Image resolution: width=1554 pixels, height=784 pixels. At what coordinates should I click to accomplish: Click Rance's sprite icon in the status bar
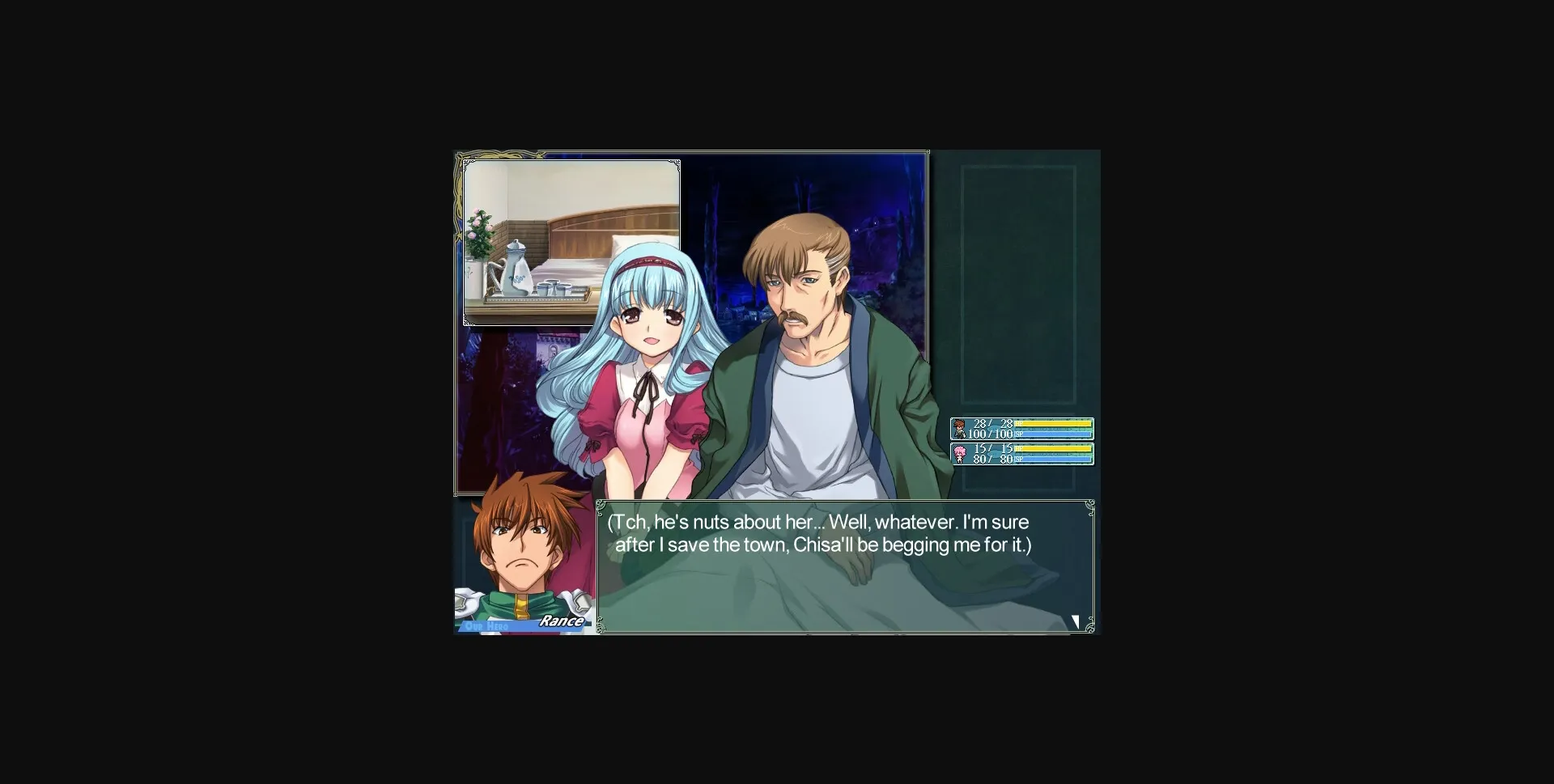959,427
